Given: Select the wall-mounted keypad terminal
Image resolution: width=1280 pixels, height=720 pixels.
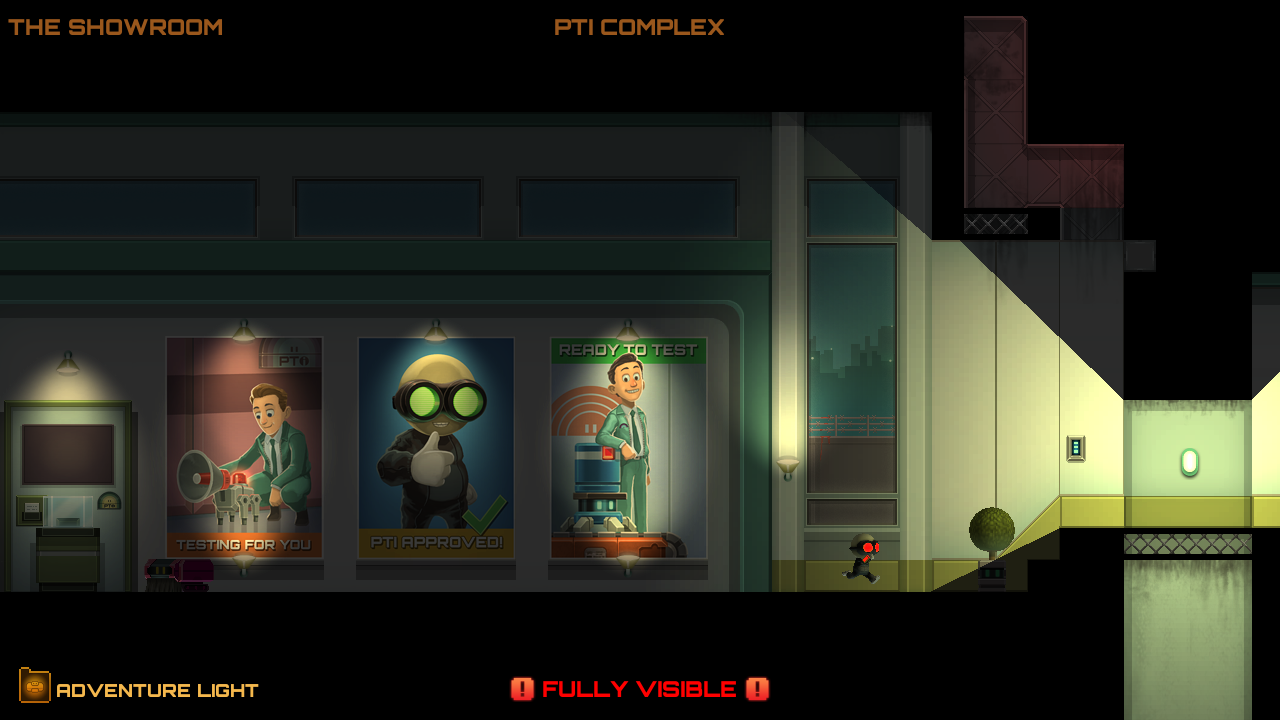Looking at the screenshot, I should tap(1076, 447).
